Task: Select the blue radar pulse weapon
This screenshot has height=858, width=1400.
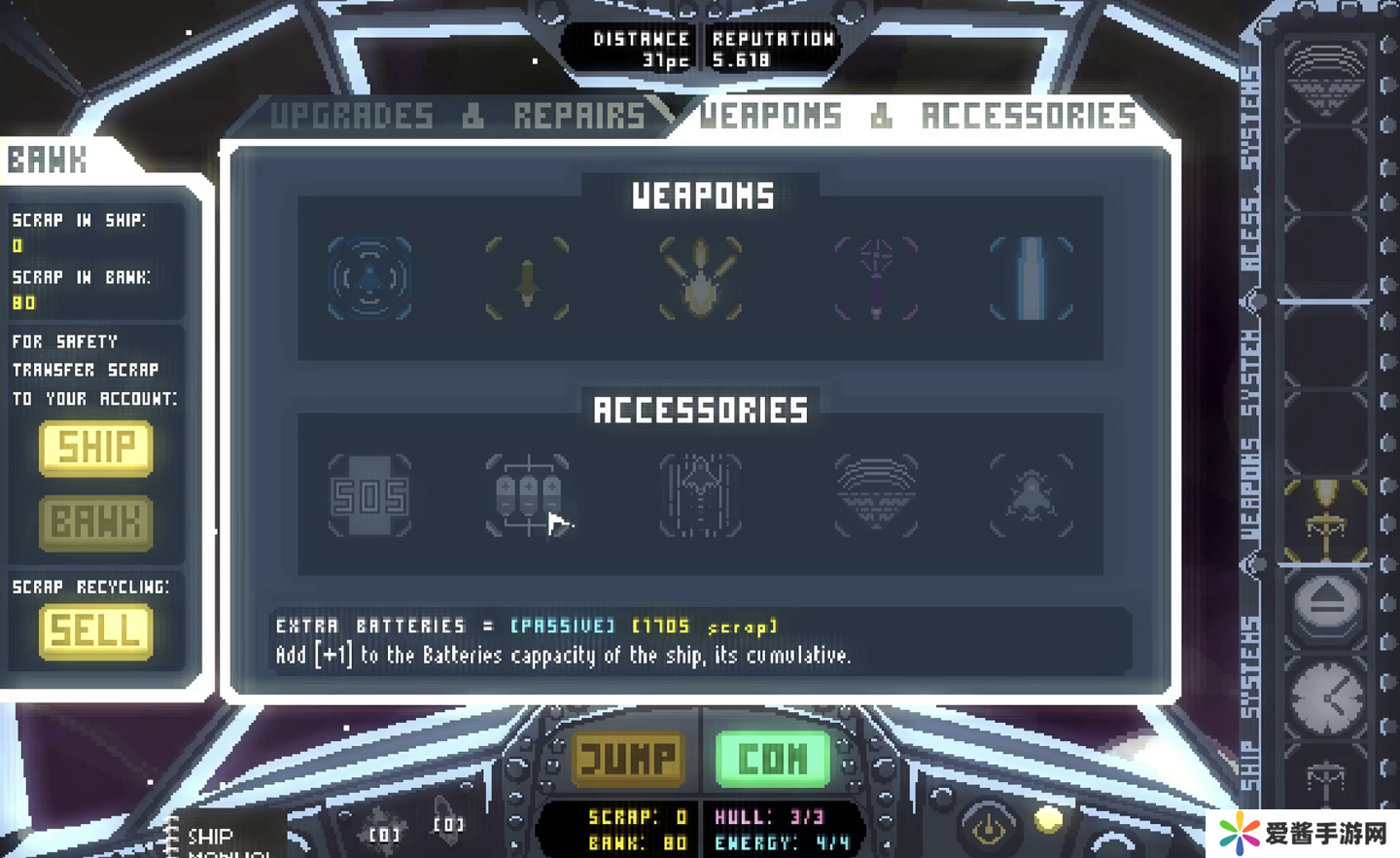Action: coord(369,279)
